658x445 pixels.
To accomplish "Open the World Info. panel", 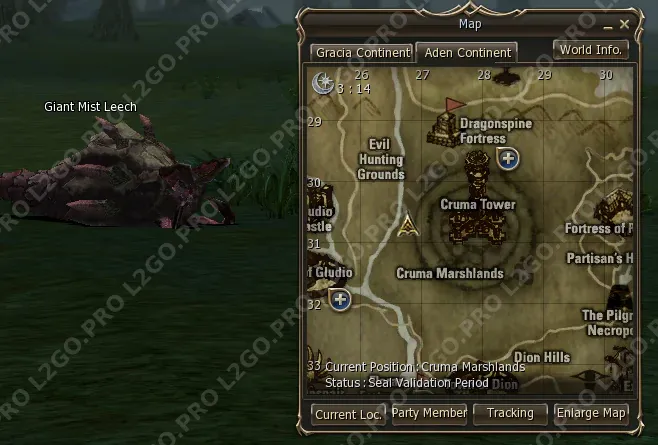I will coord(591,49).
